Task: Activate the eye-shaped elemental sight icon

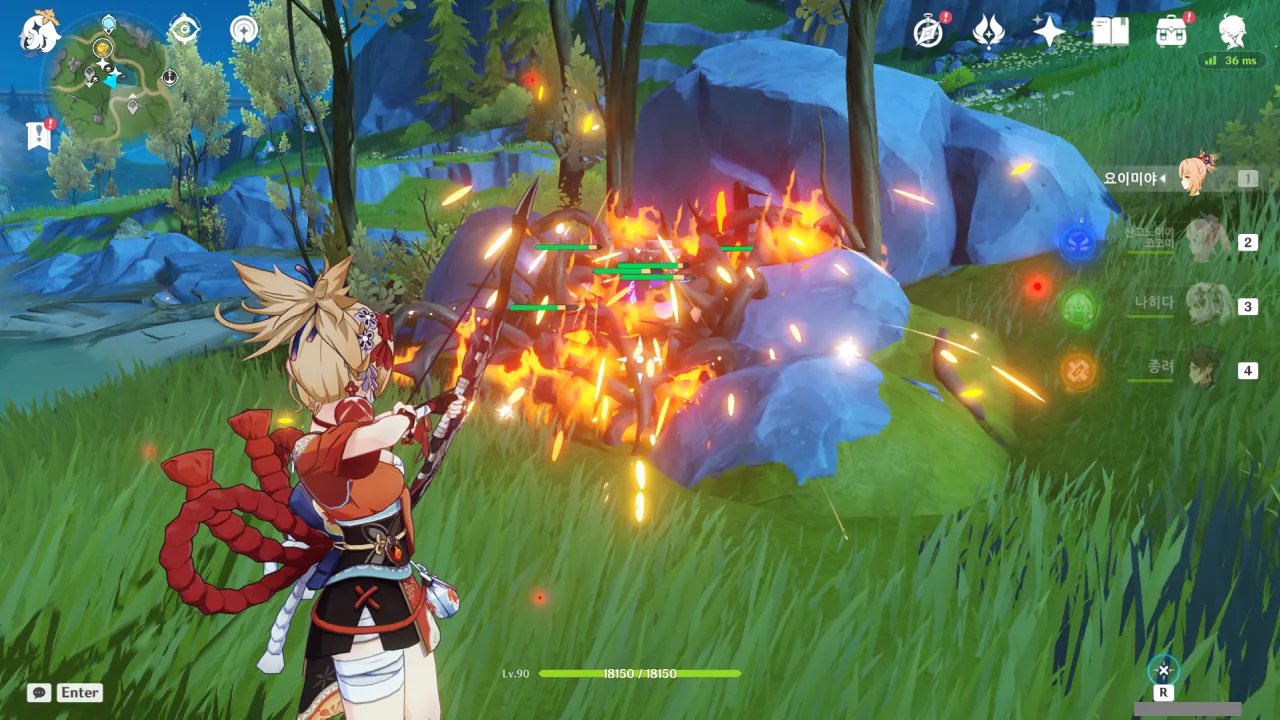Action: (x=184, y=30)
